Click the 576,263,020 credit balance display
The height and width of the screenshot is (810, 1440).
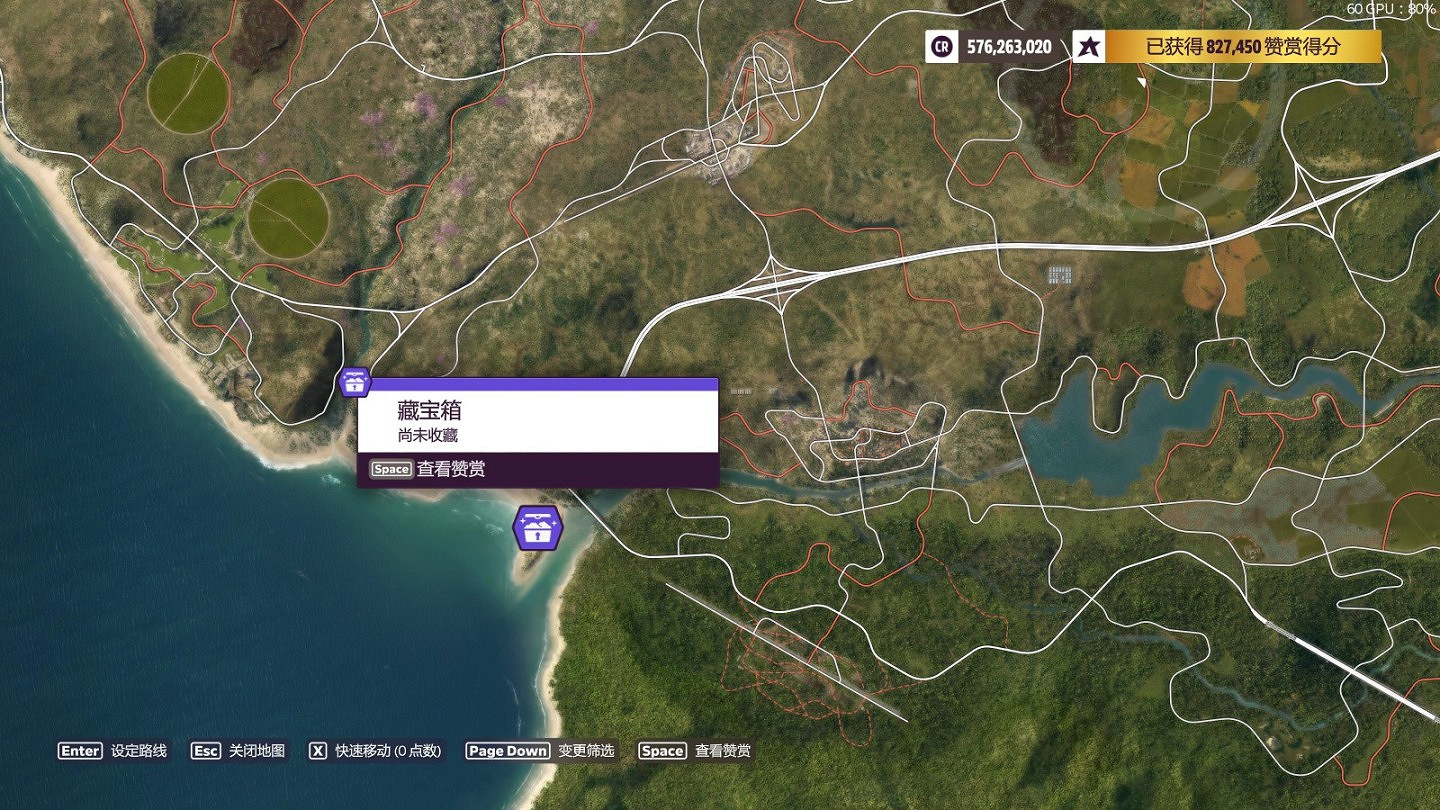[1010, 44]
